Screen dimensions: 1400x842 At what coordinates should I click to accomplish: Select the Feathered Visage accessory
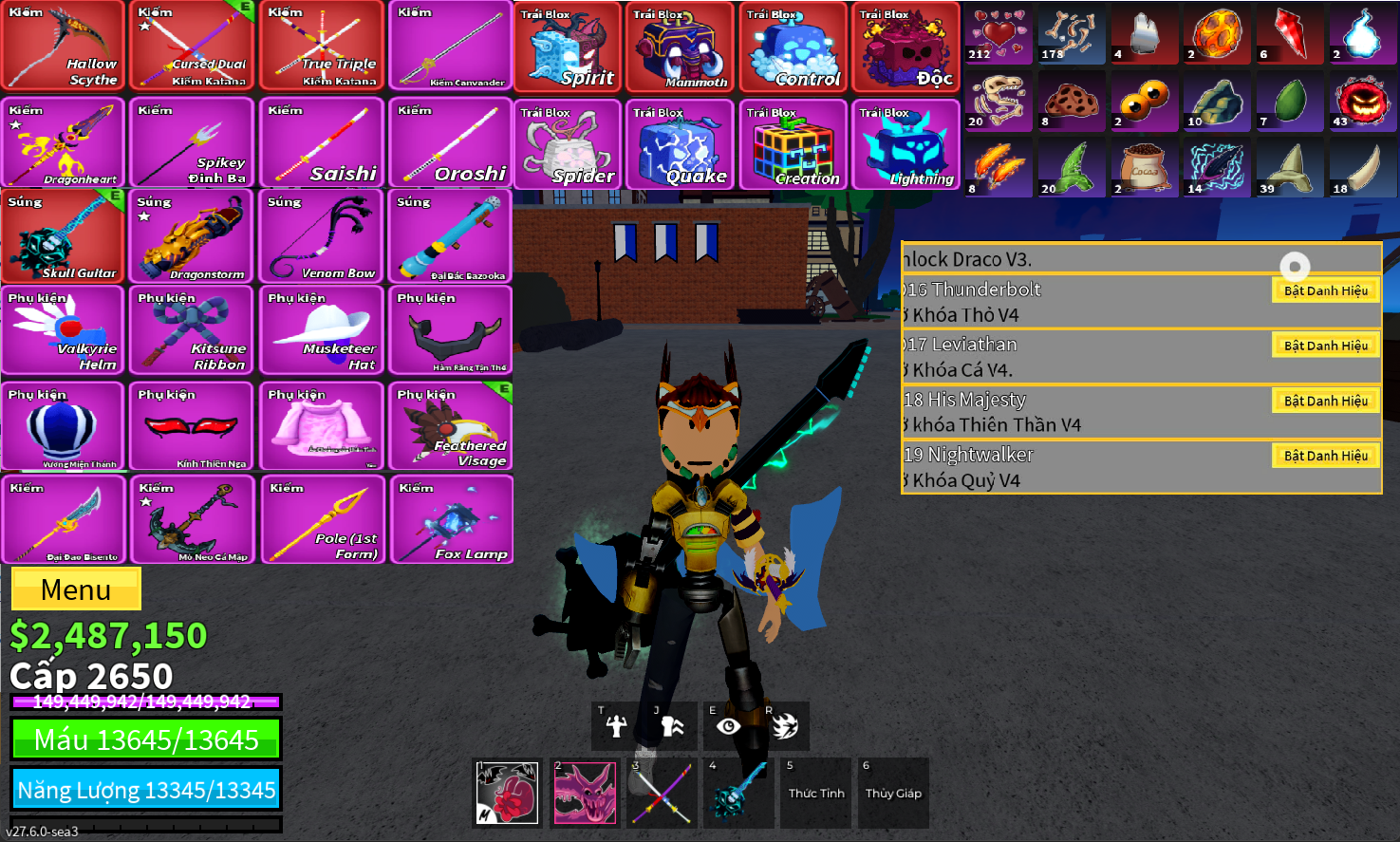click(x=451, y=426)
